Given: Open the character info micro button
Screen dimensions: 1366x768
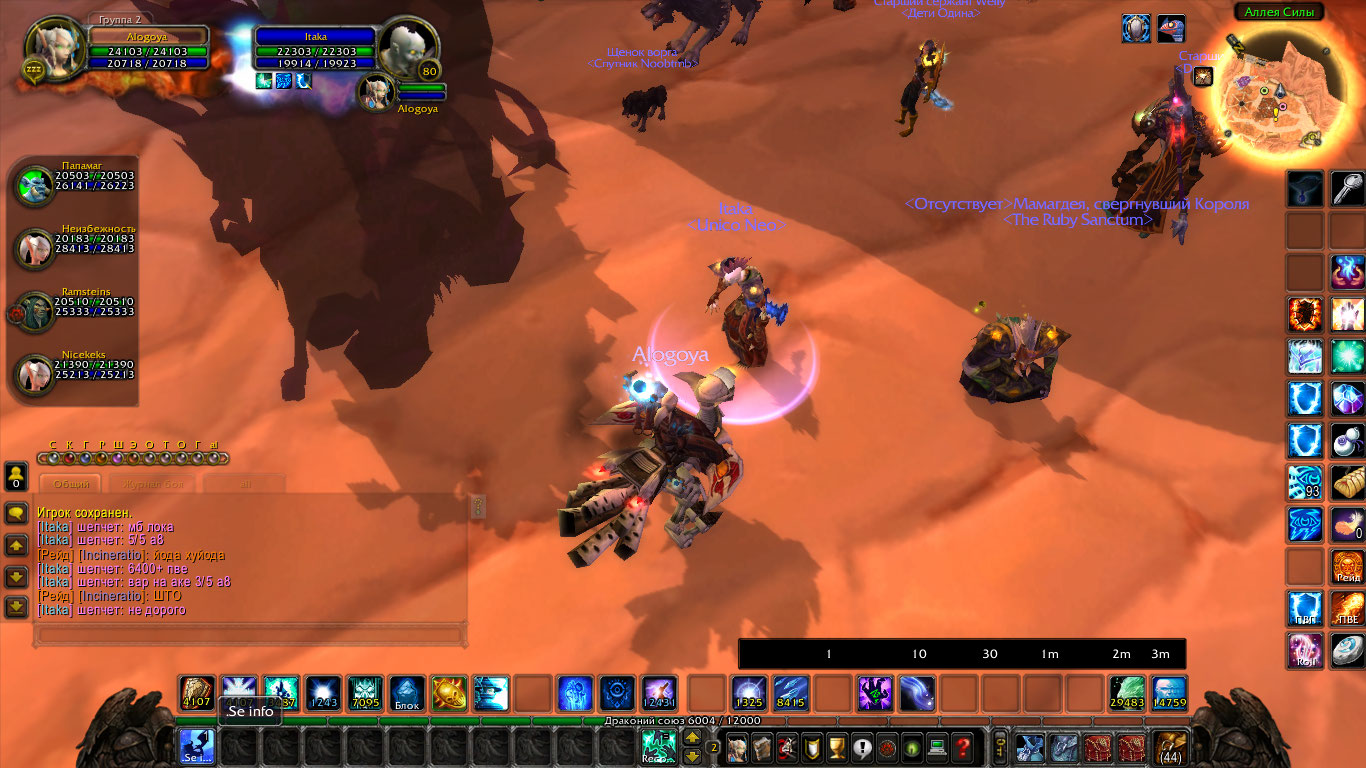Looking at the screenshot, I should tap(737, 747).
